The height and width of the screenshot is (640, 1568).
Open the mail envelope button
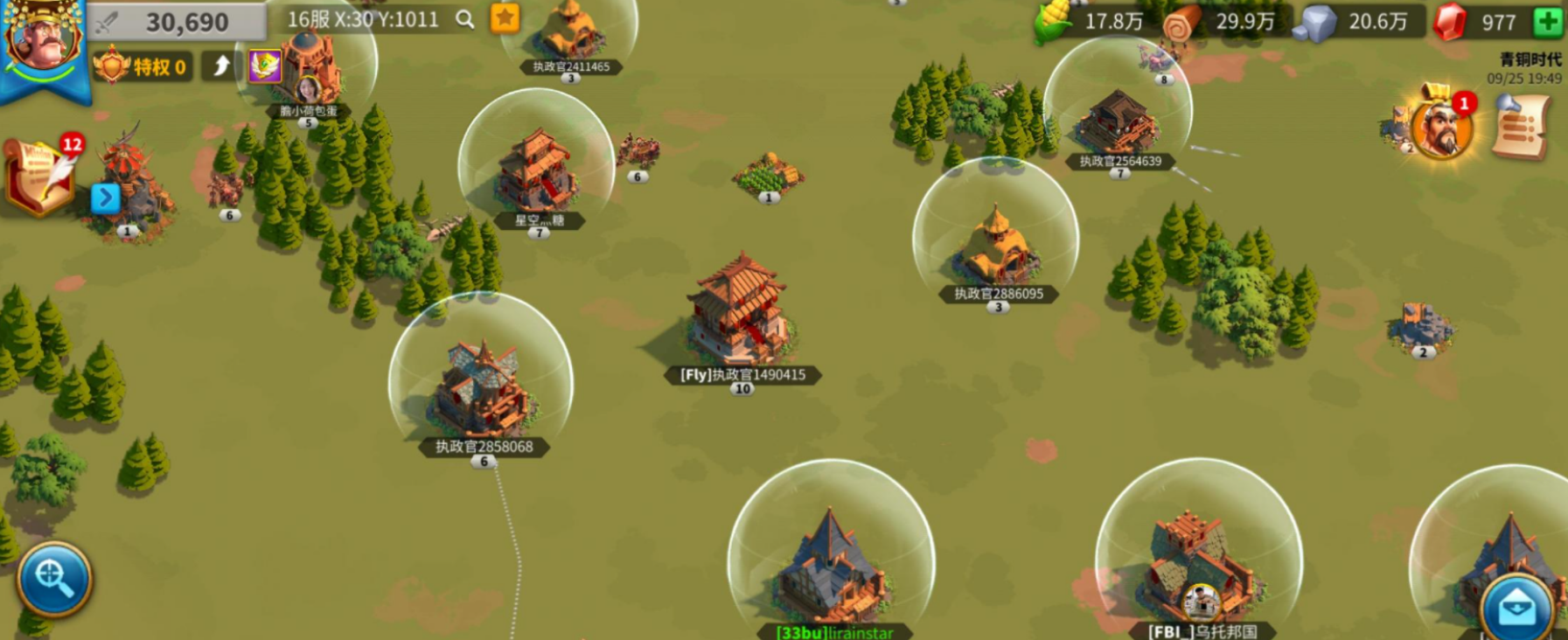pyautogui.click(x=1516, y=607)
